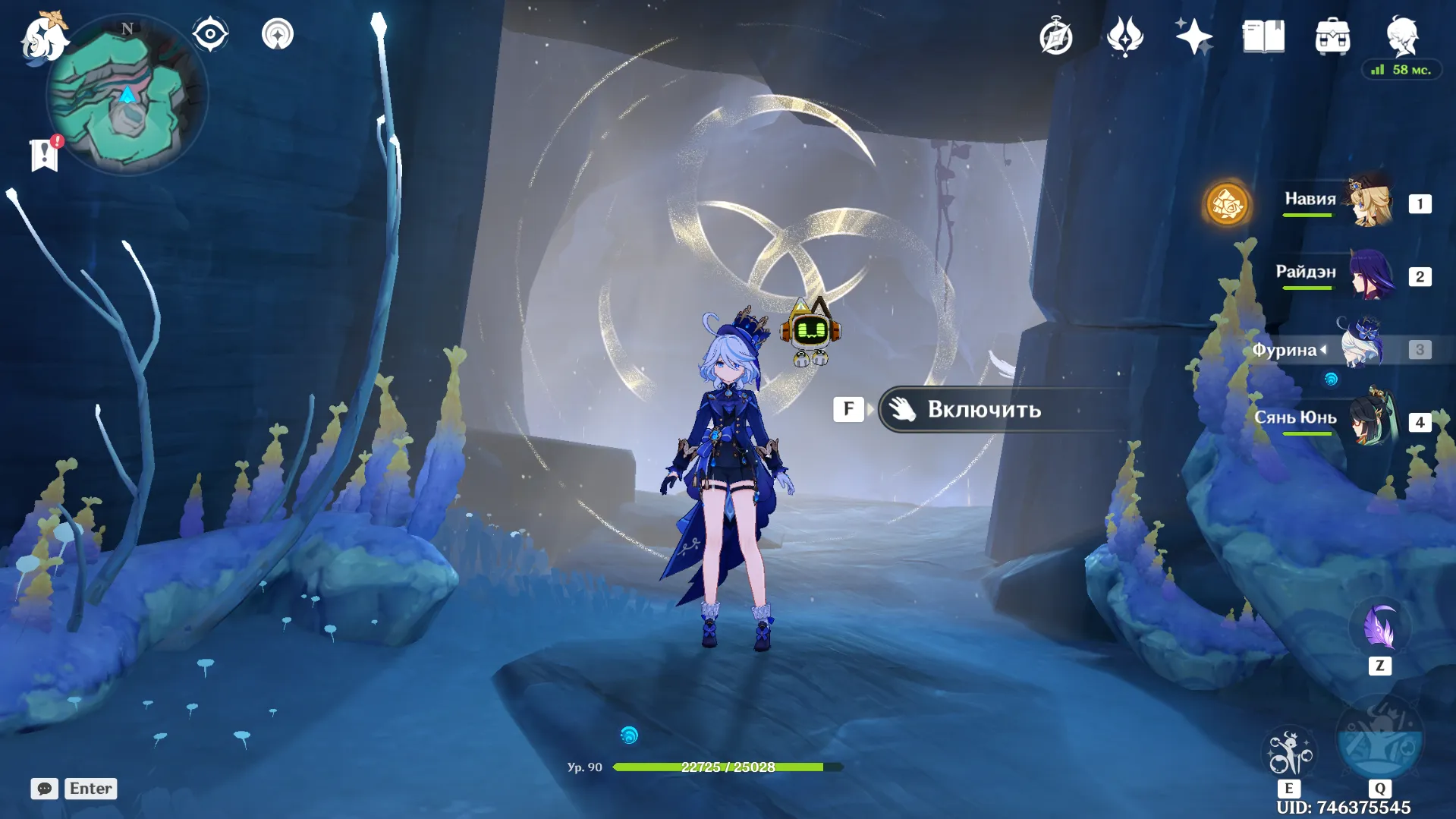
Task: Toggle the elemental sight eye icon
Action: 209,34
